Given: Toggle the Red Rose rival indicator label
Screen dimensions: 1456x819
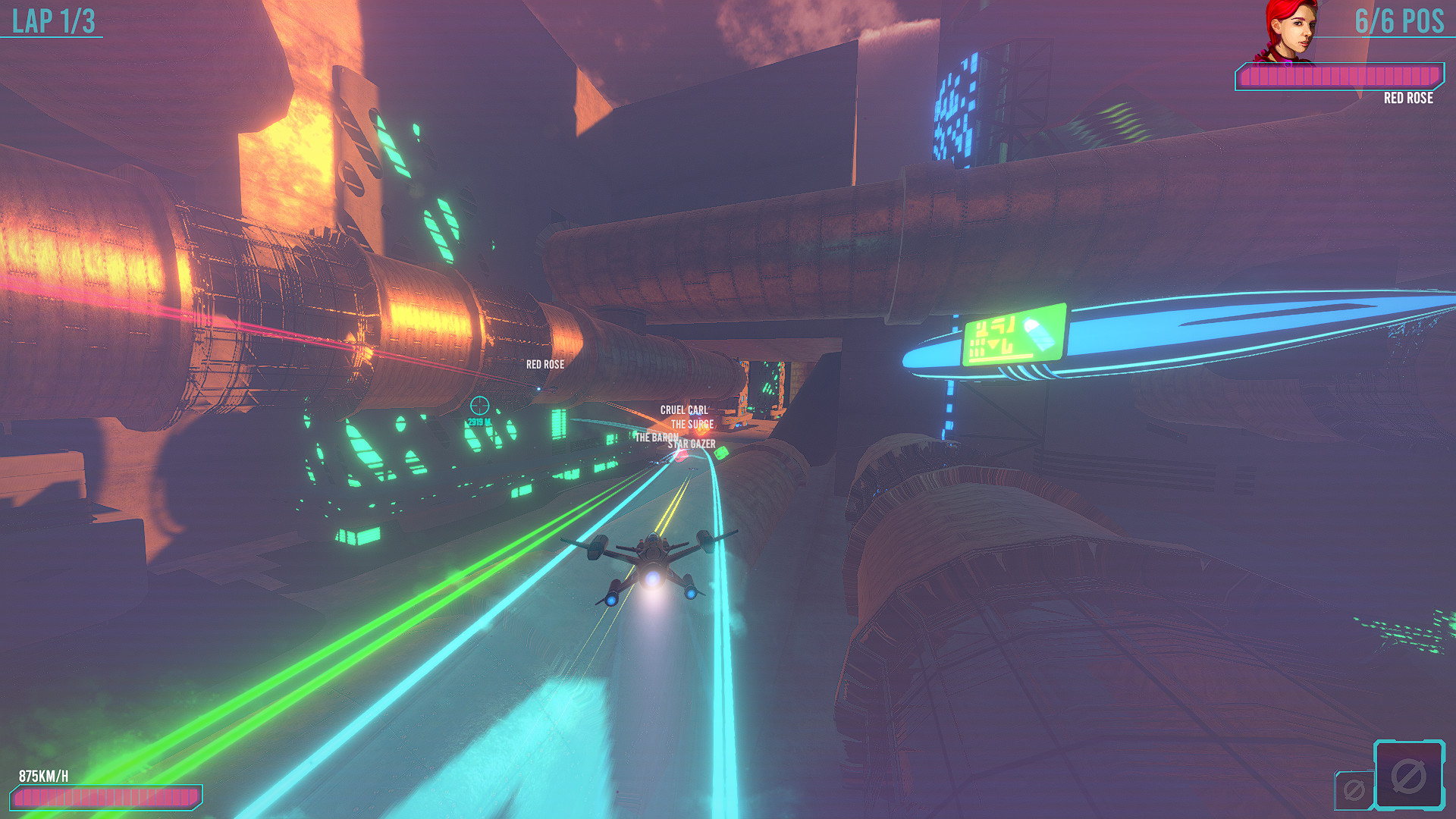Looking at the screenshot, I should point(544,366).
